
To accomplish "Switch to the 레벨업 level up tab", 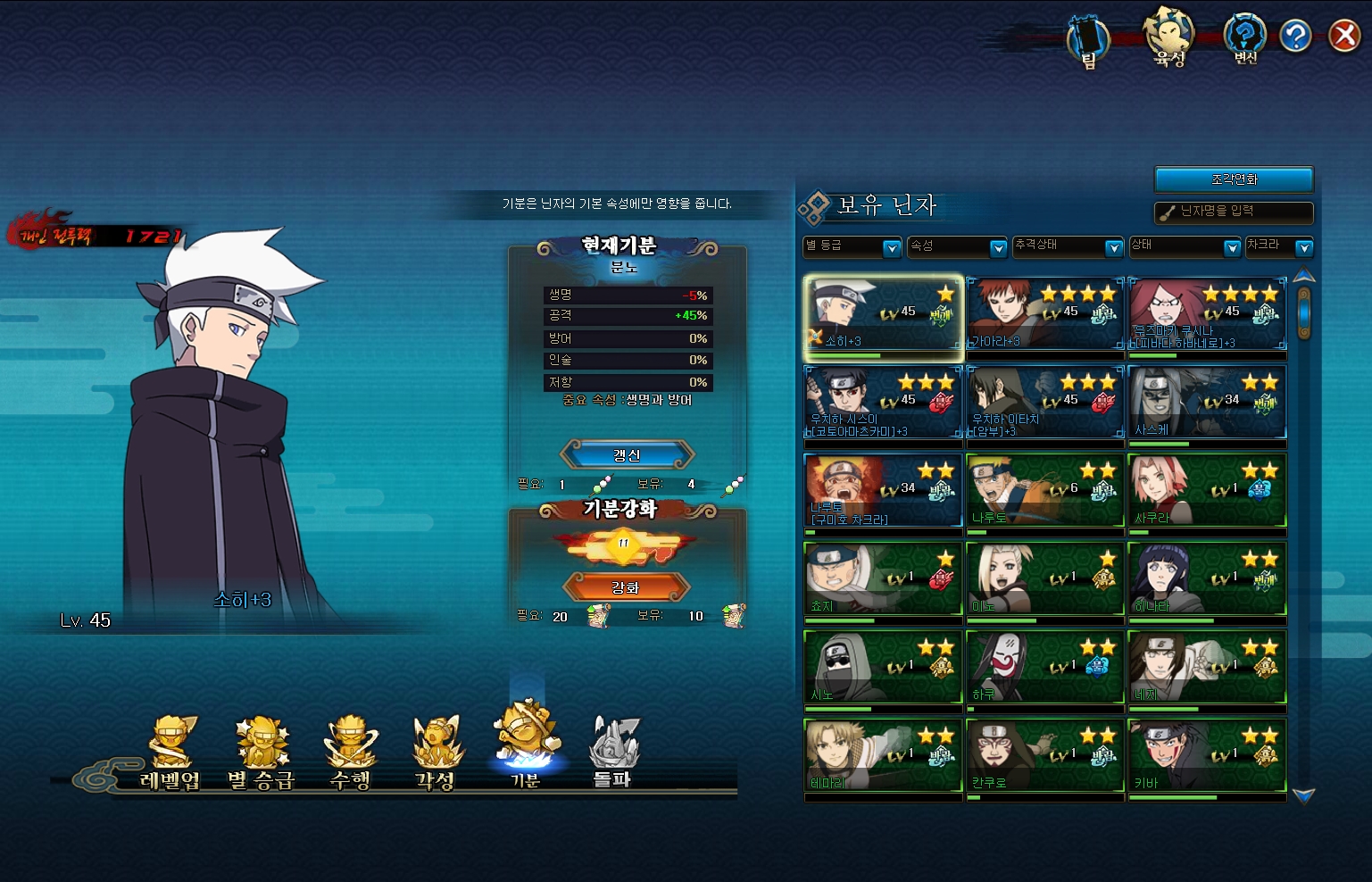I will coord(170,754).
